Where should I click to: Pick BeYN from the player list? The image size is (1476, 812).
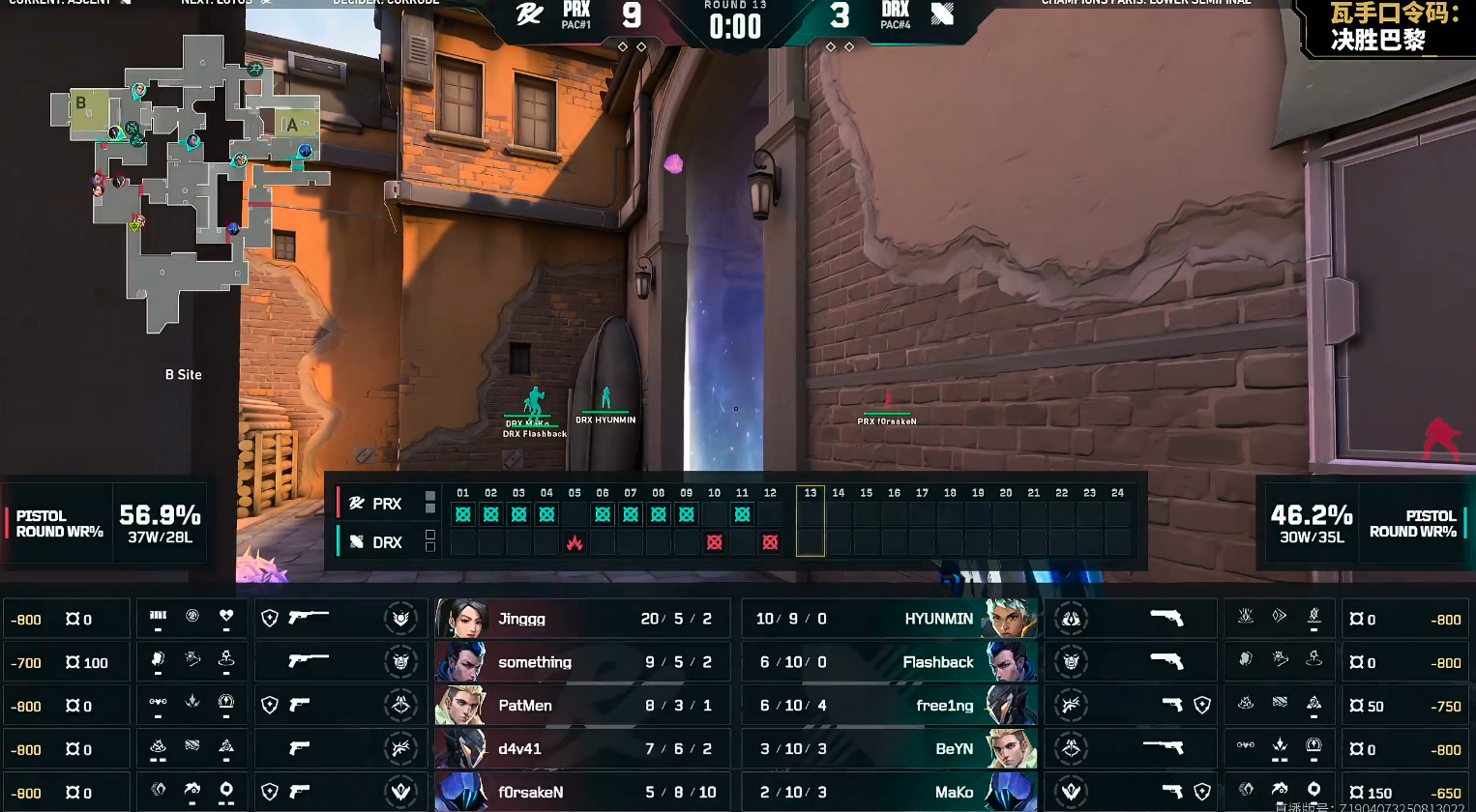[890, 749]
